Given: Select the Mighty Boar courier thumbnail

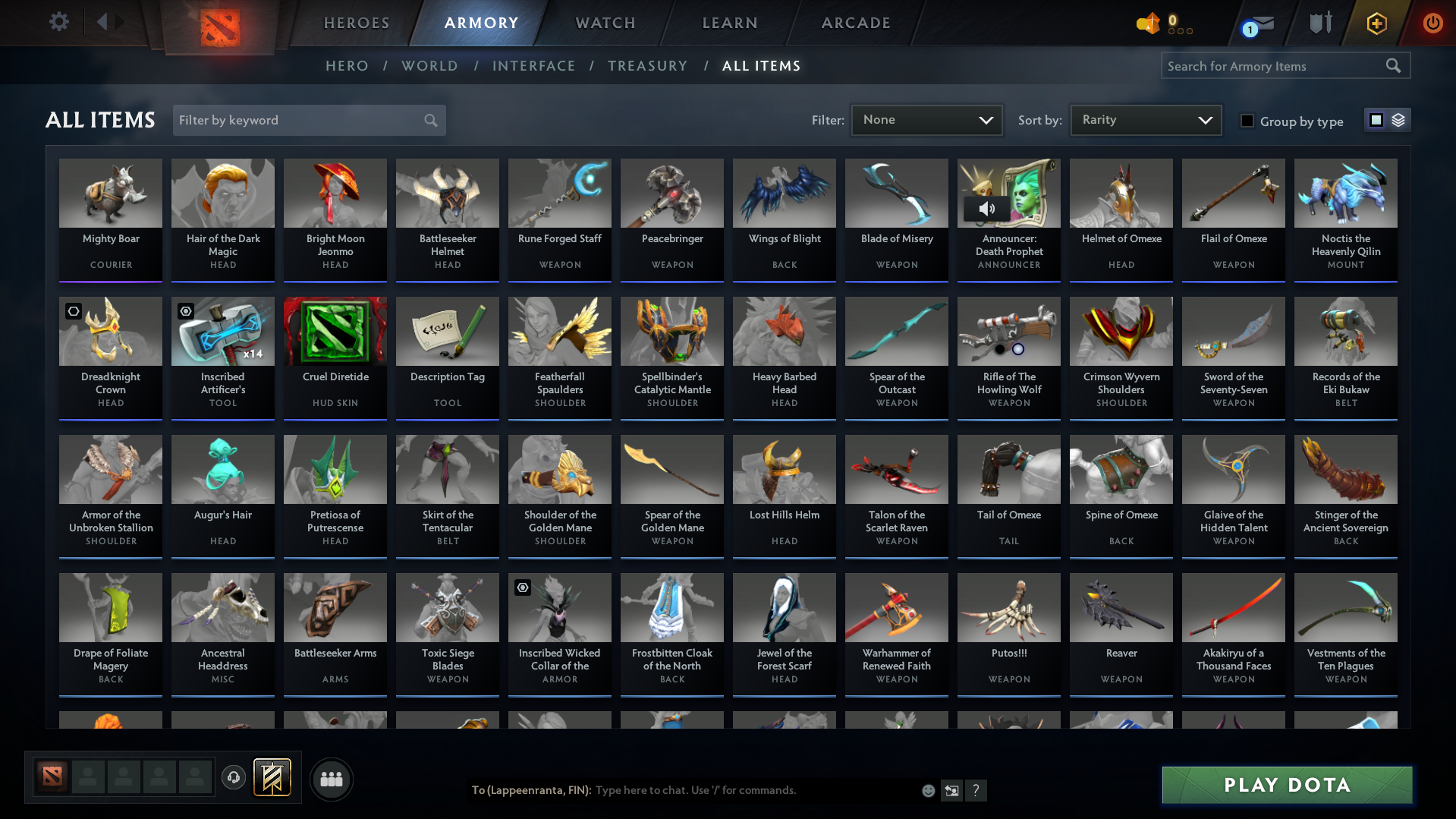Looking at the screenshot, I should (x=111, y=194).
